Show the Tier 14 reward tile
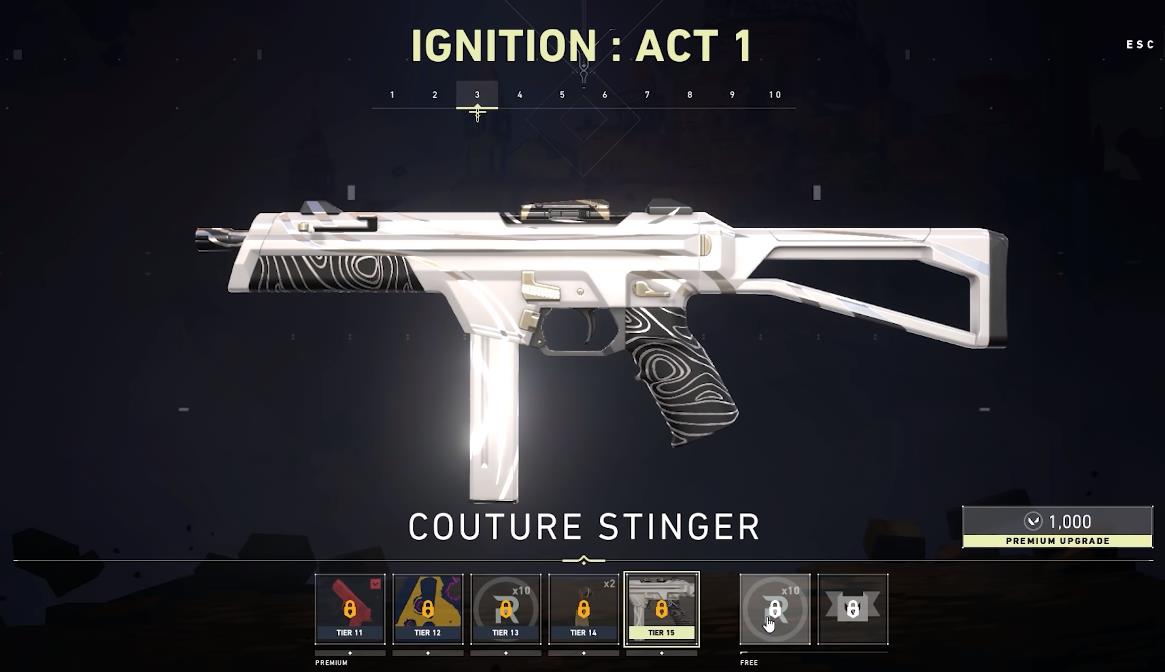Image resolution: width=1165 pixels, height=672 pixels. pyautogui.click(x=584, y=608)
